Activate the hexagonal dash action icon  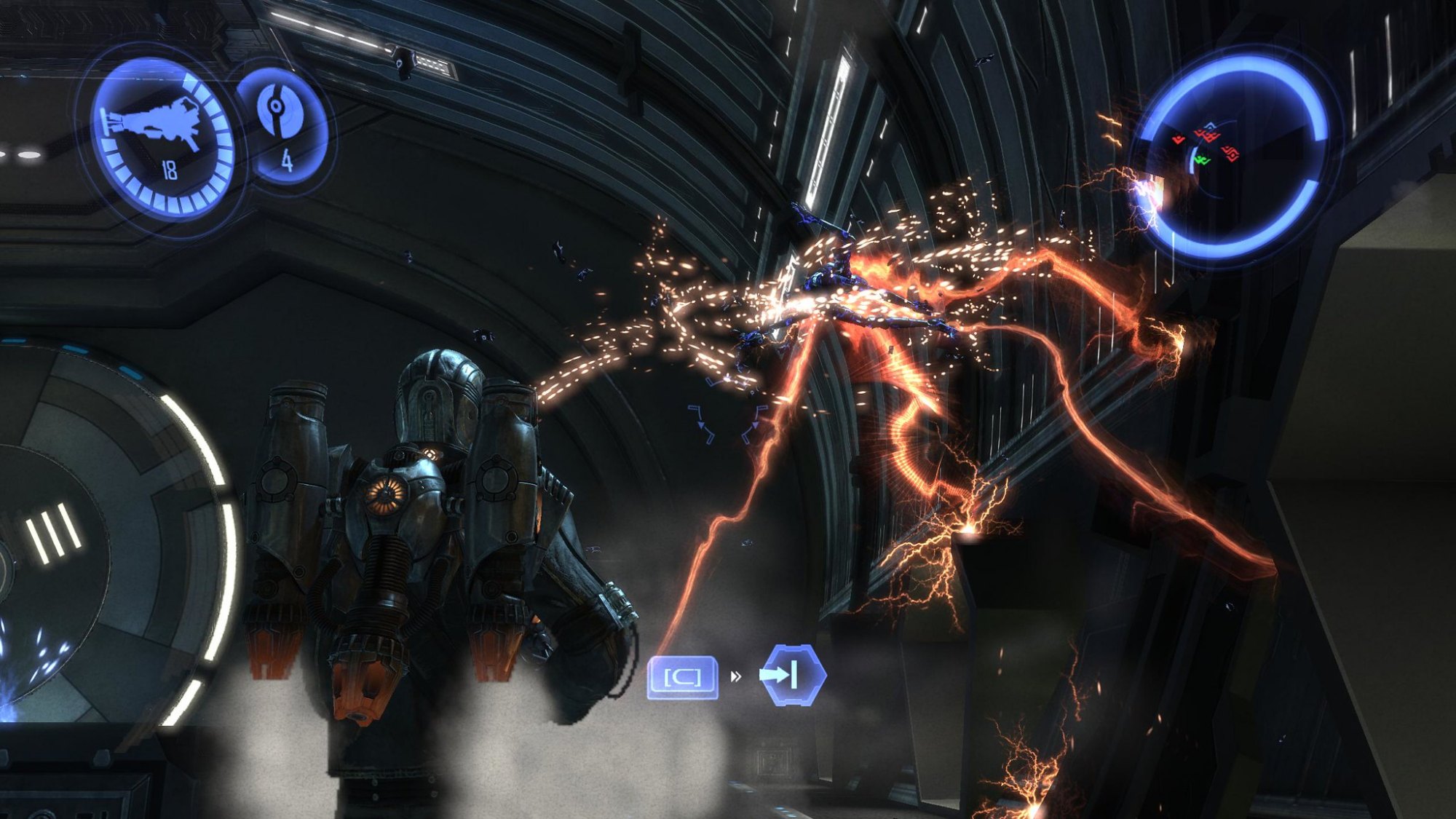pos(792,675)
